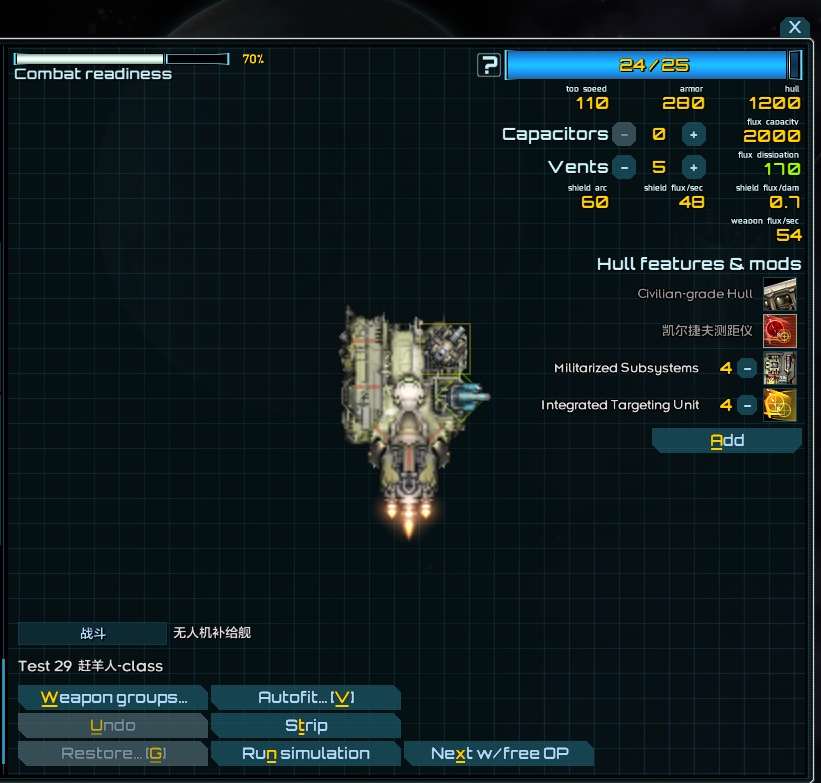Screen dimensions: 821x783
Task: Click the Militarized Subsystems icon
Action: tap(780, 368)
